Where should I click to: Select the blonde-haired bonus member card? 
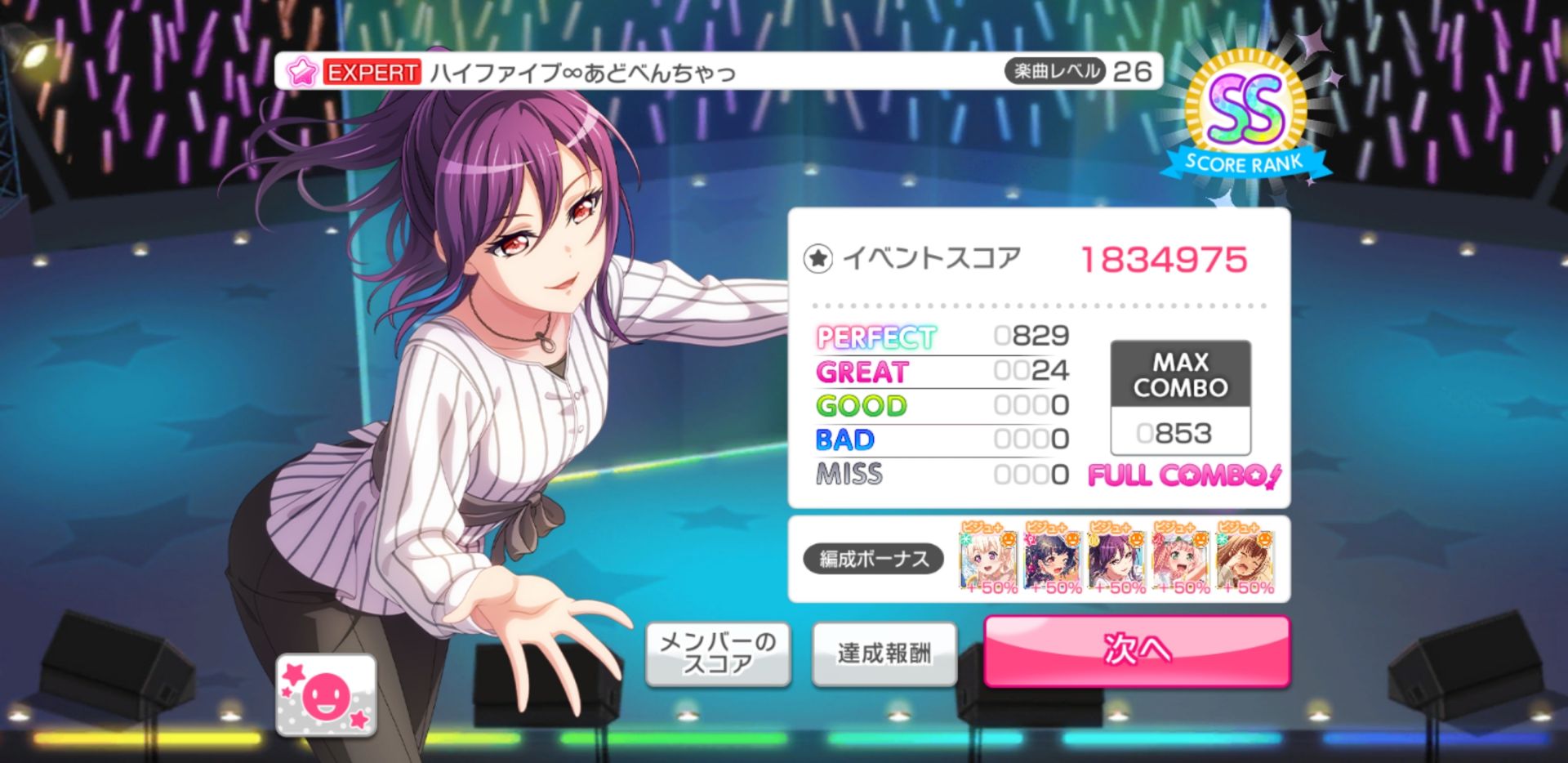(987, 559)
